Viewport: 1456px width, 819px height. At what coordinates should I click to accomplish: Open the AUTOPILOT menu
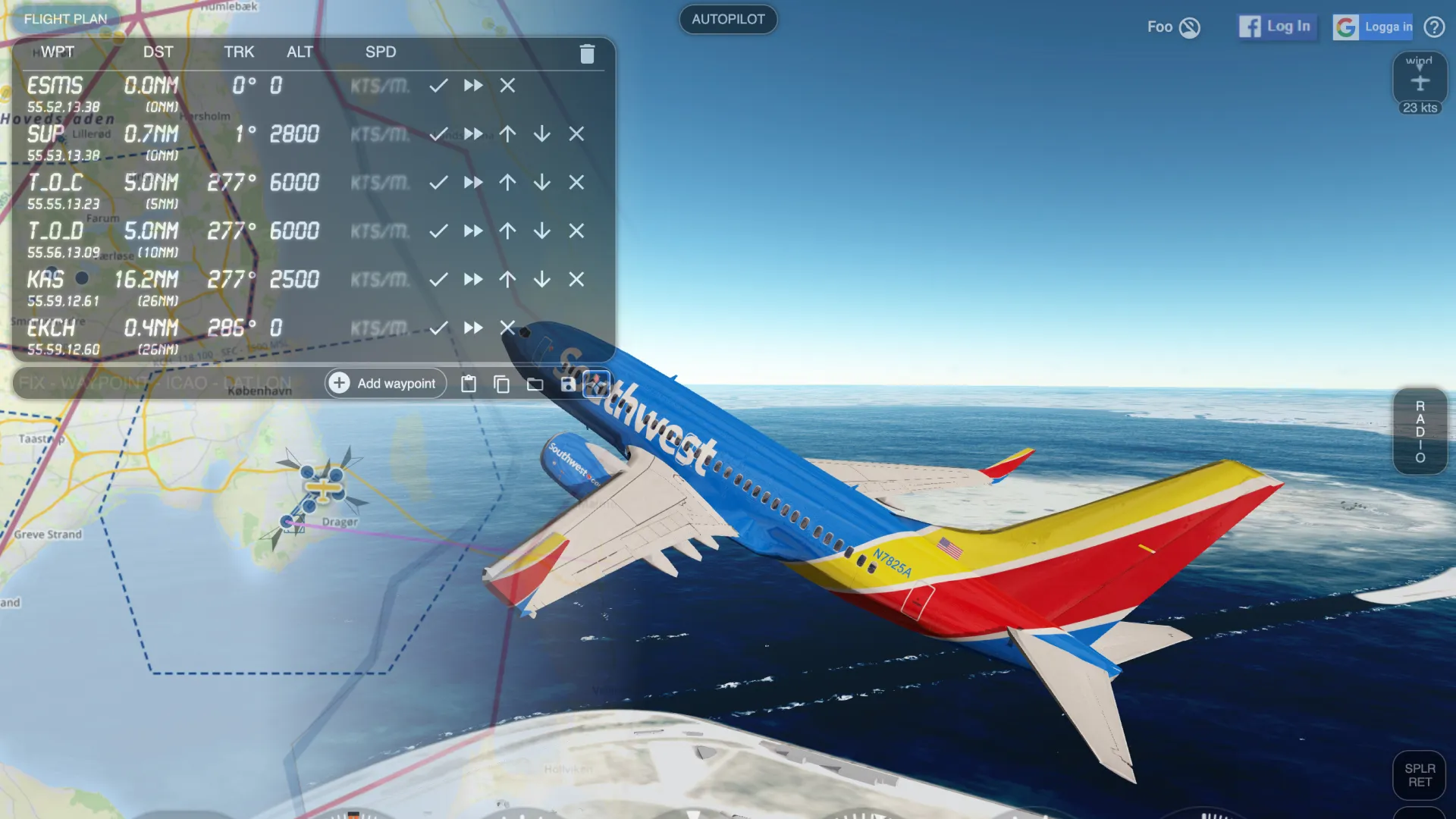point(727,20)
